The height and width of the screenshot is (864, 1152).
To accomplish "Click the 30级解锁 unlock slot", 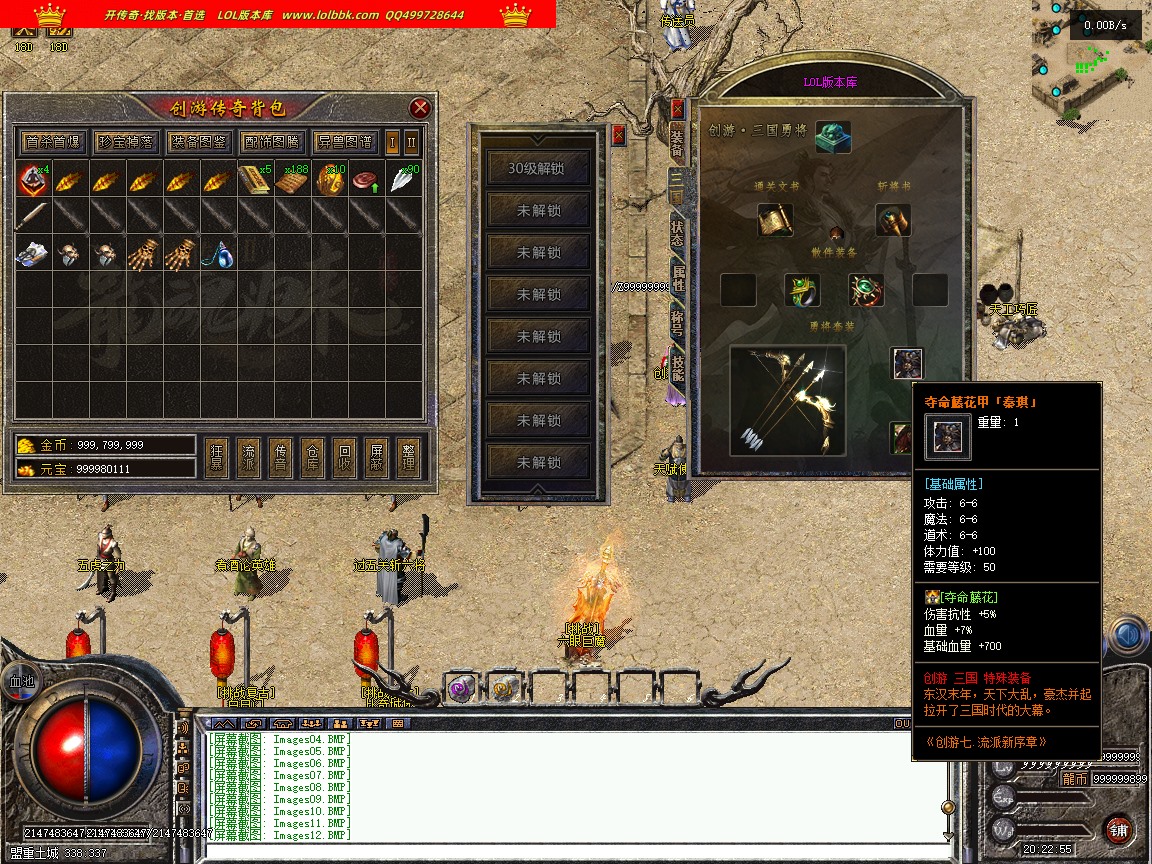I will (x=537, y=168).
